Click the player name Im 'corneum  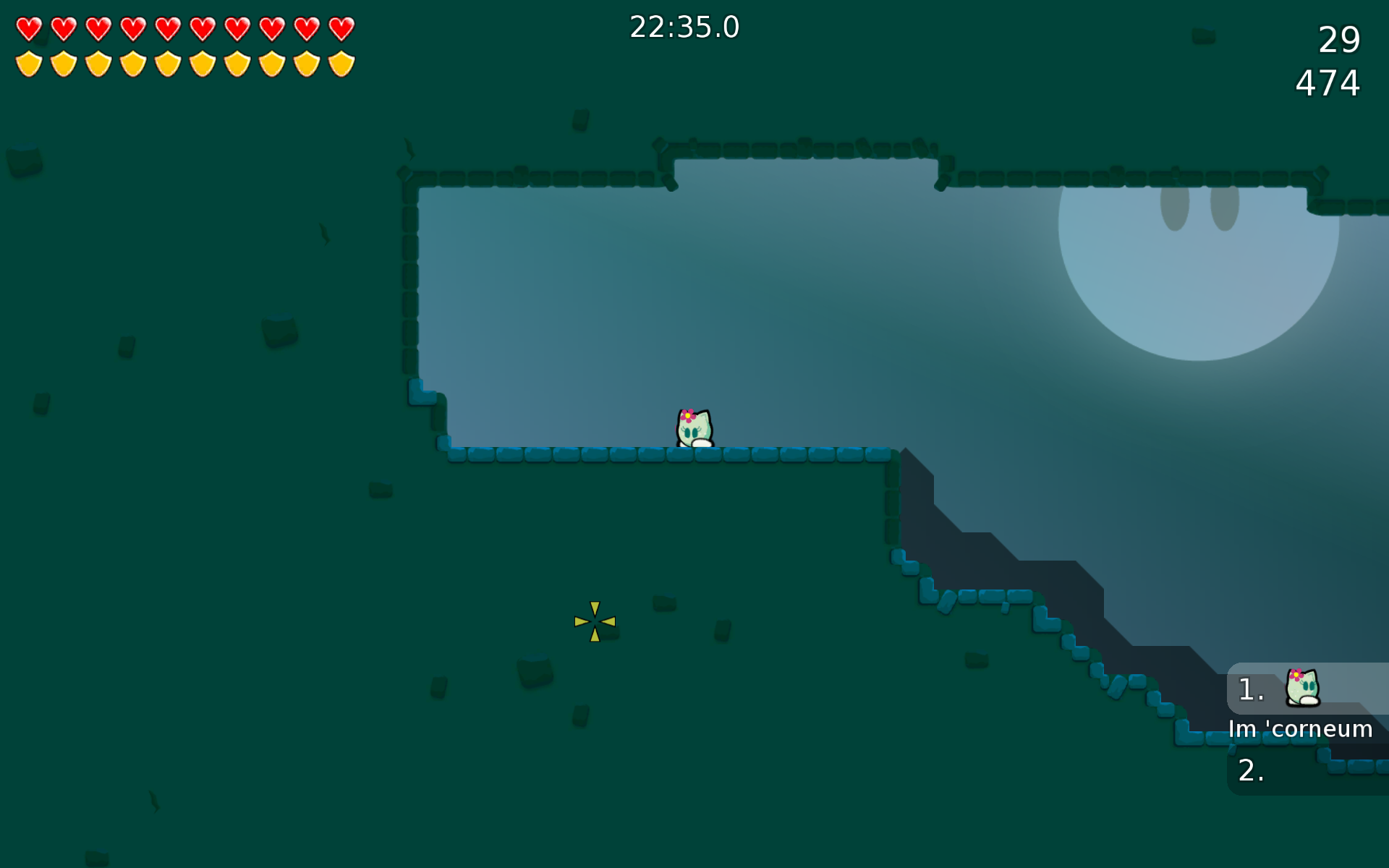coord(1299,728)
